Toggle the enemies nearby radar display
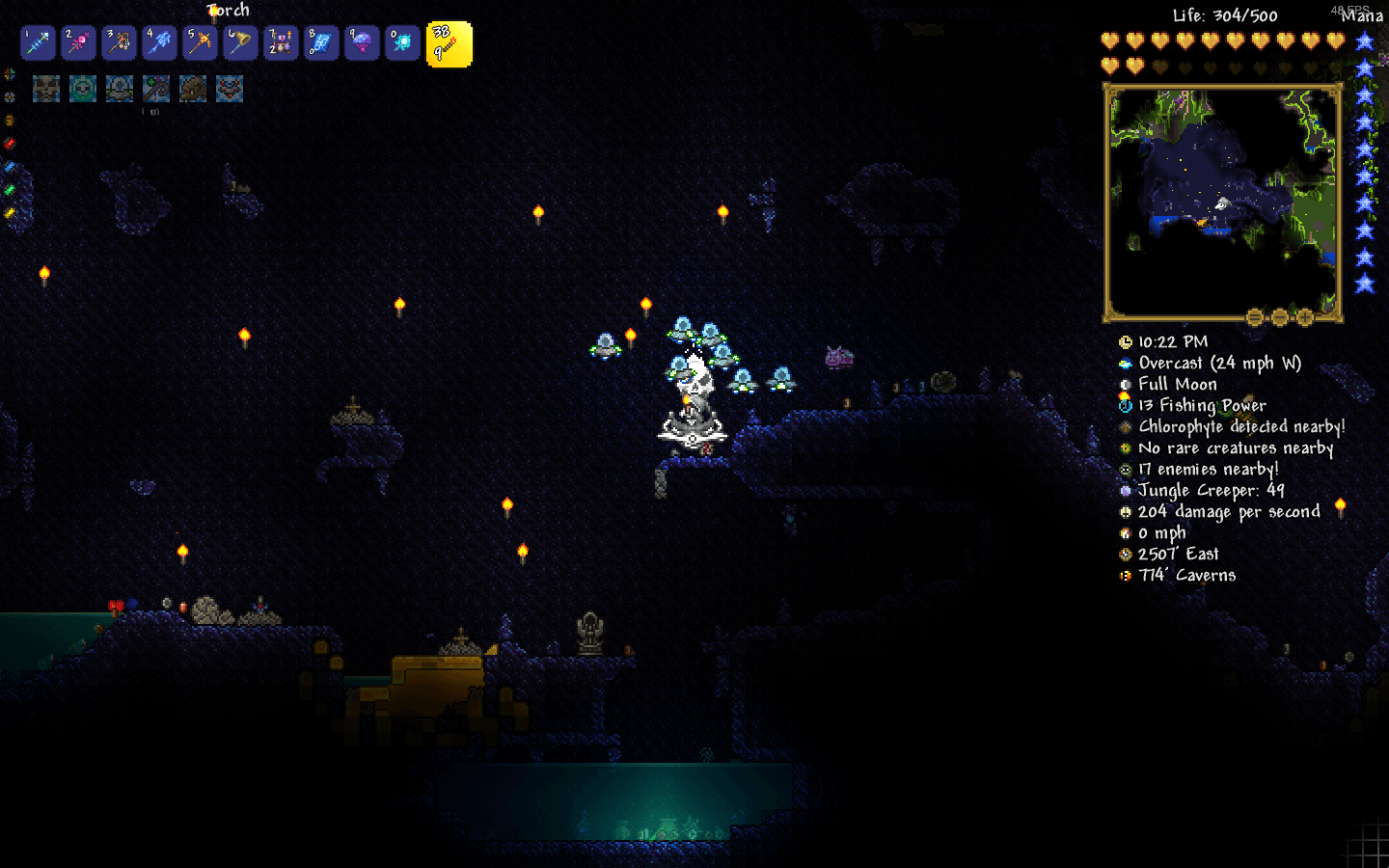1389x868 pixels. coord(1125,470)
